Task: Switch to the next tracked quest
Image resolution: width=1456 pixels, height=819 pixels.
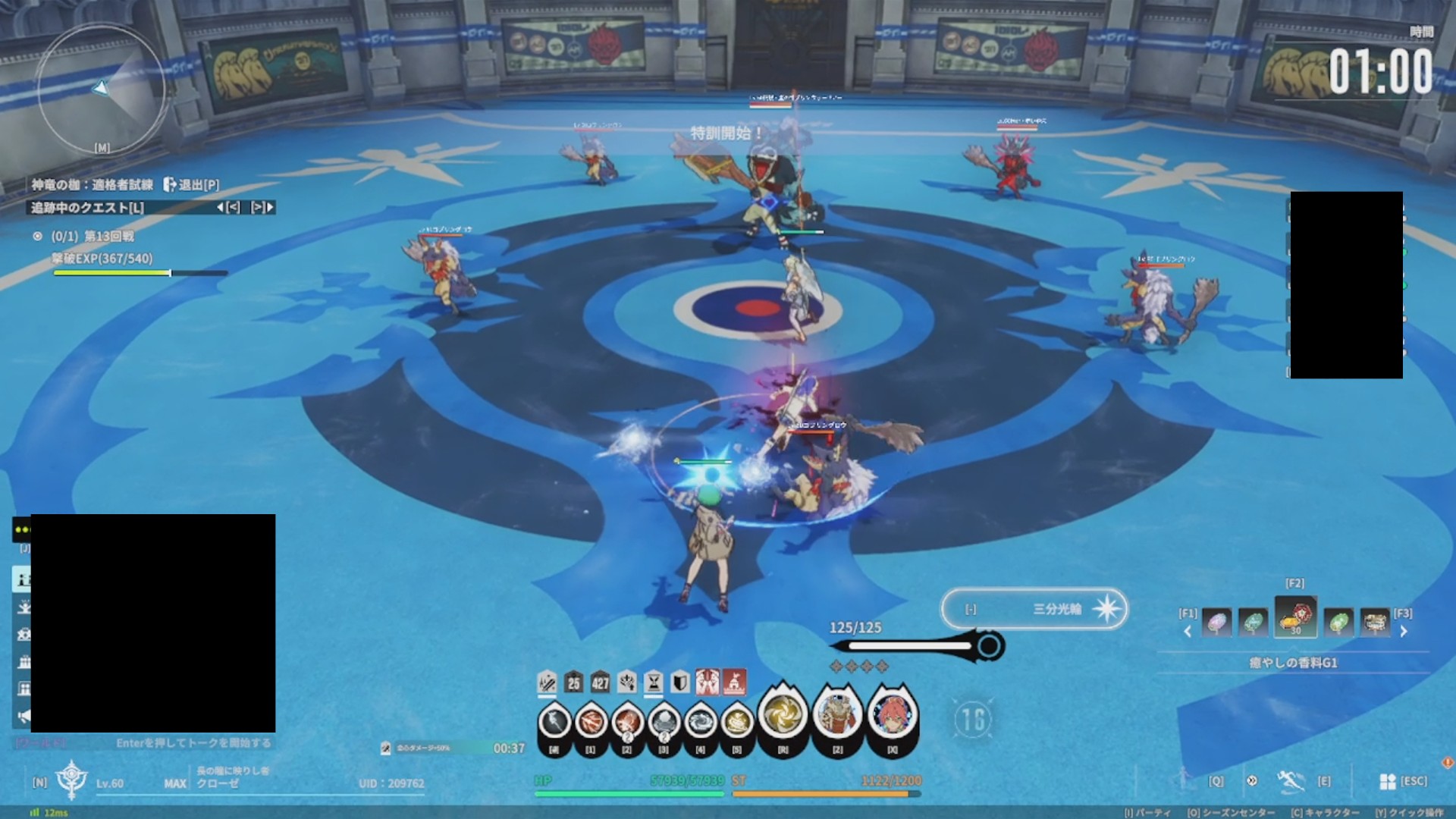Action: click(262, 207)
